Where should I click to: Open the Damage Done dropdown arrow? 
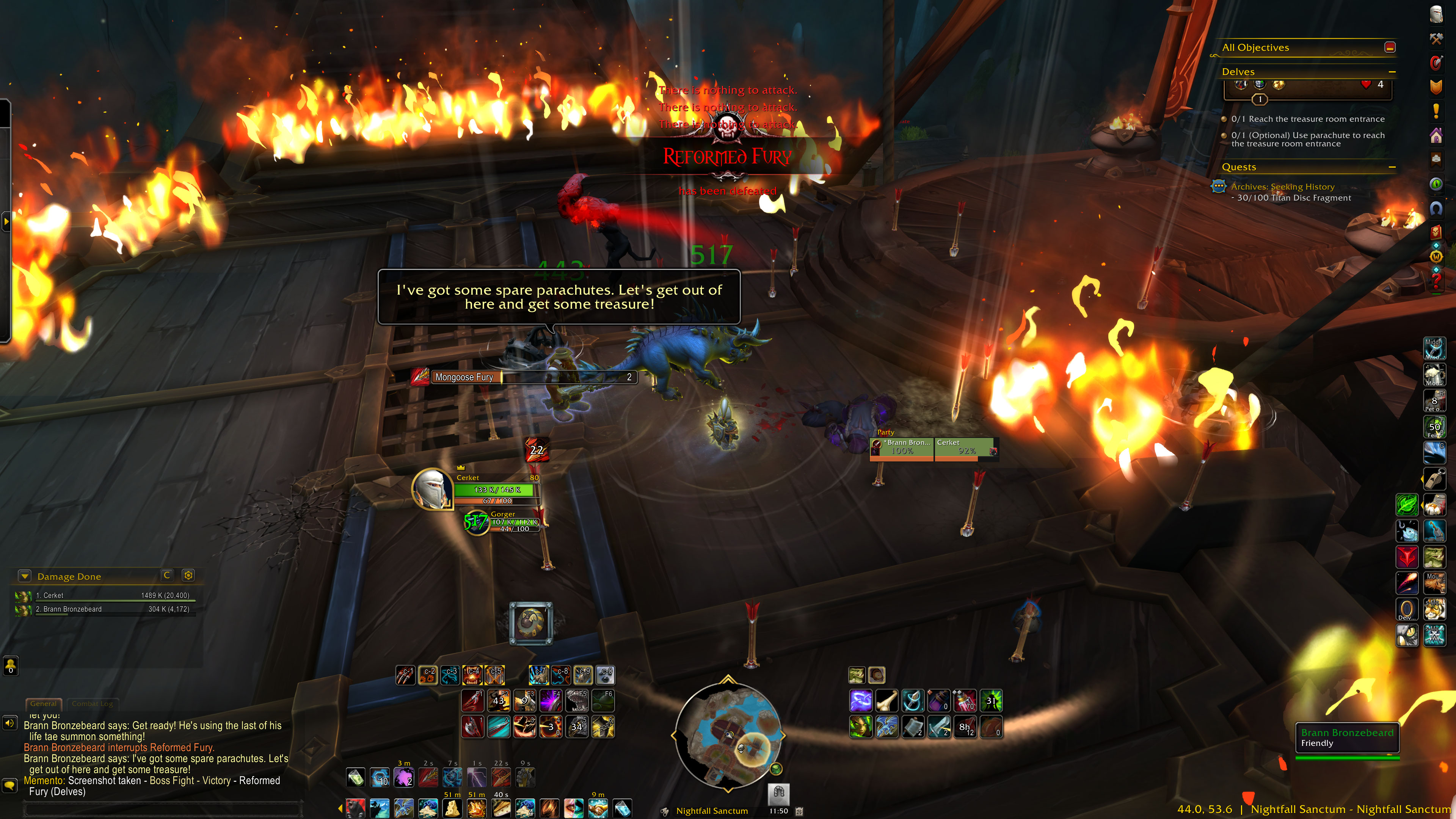pos(25,576)
